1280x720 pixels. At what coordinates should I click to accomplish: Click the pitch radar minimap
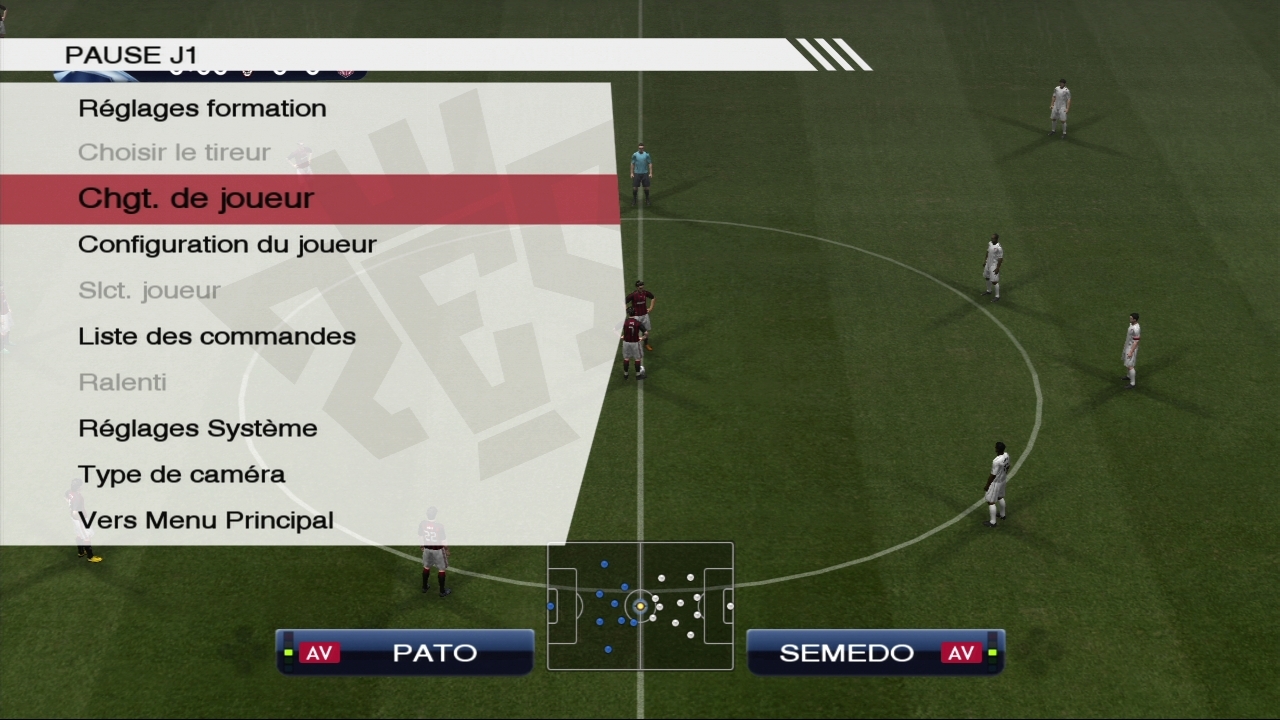pos(640,606)
